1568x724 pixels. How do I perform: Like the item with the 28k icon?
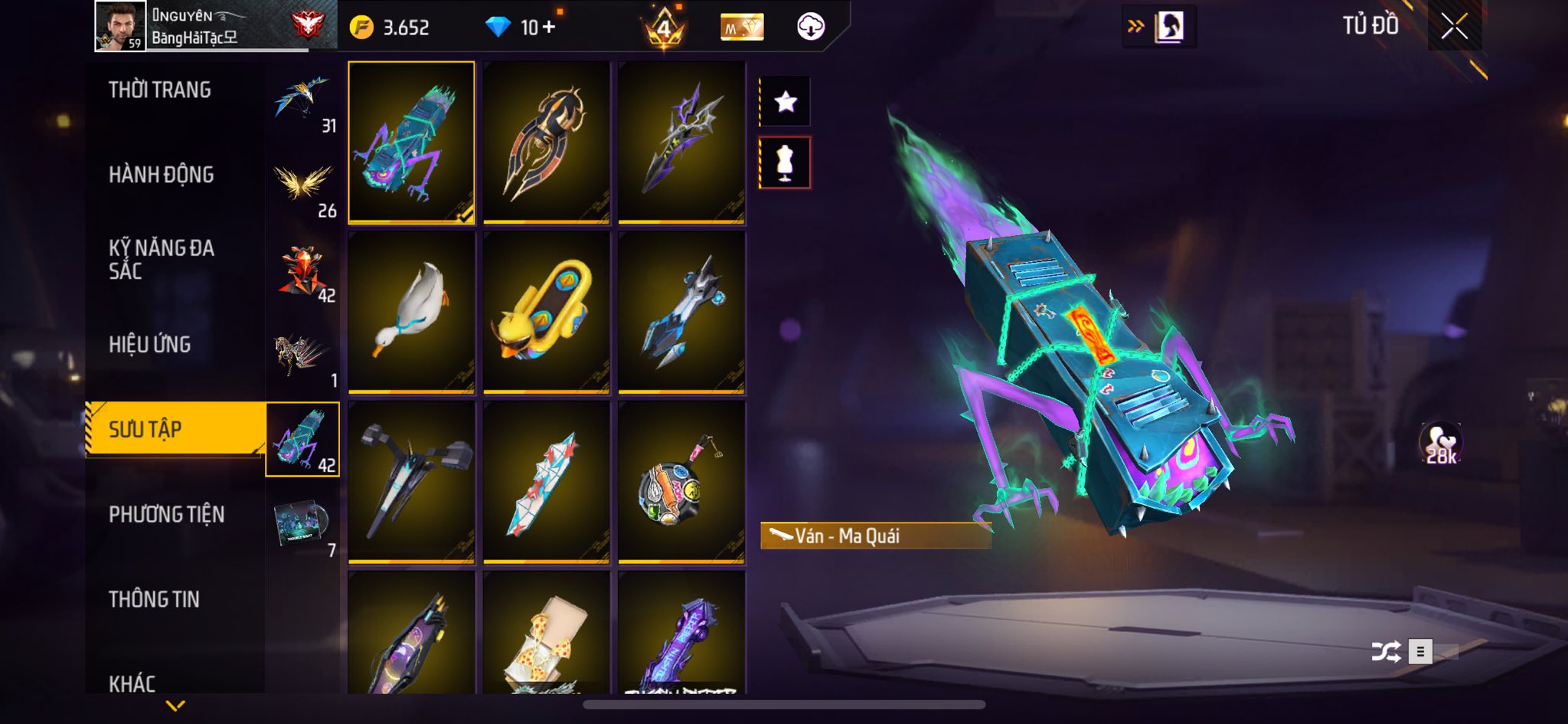[x=1441, y=444]
